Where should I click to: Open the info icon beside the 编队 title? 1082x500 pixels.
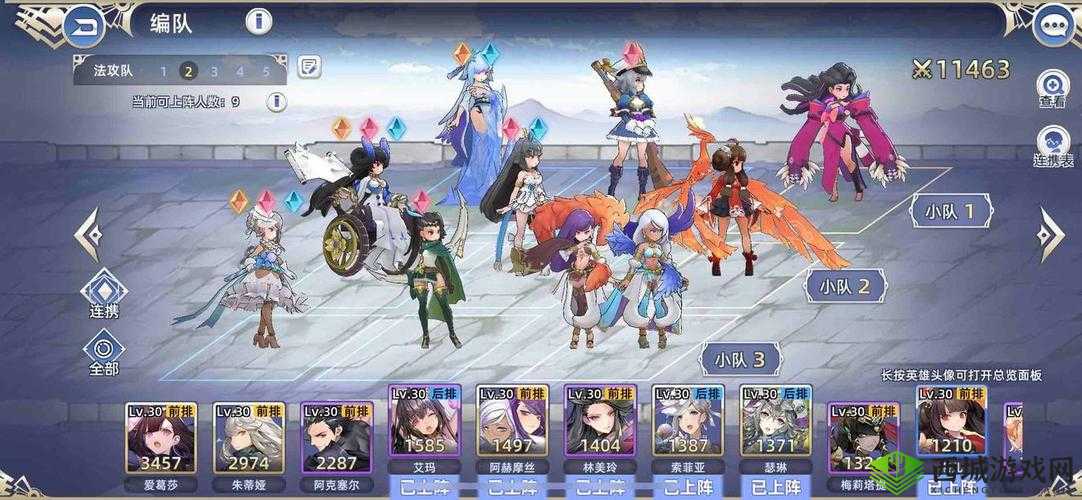click(x=259, y=22)
